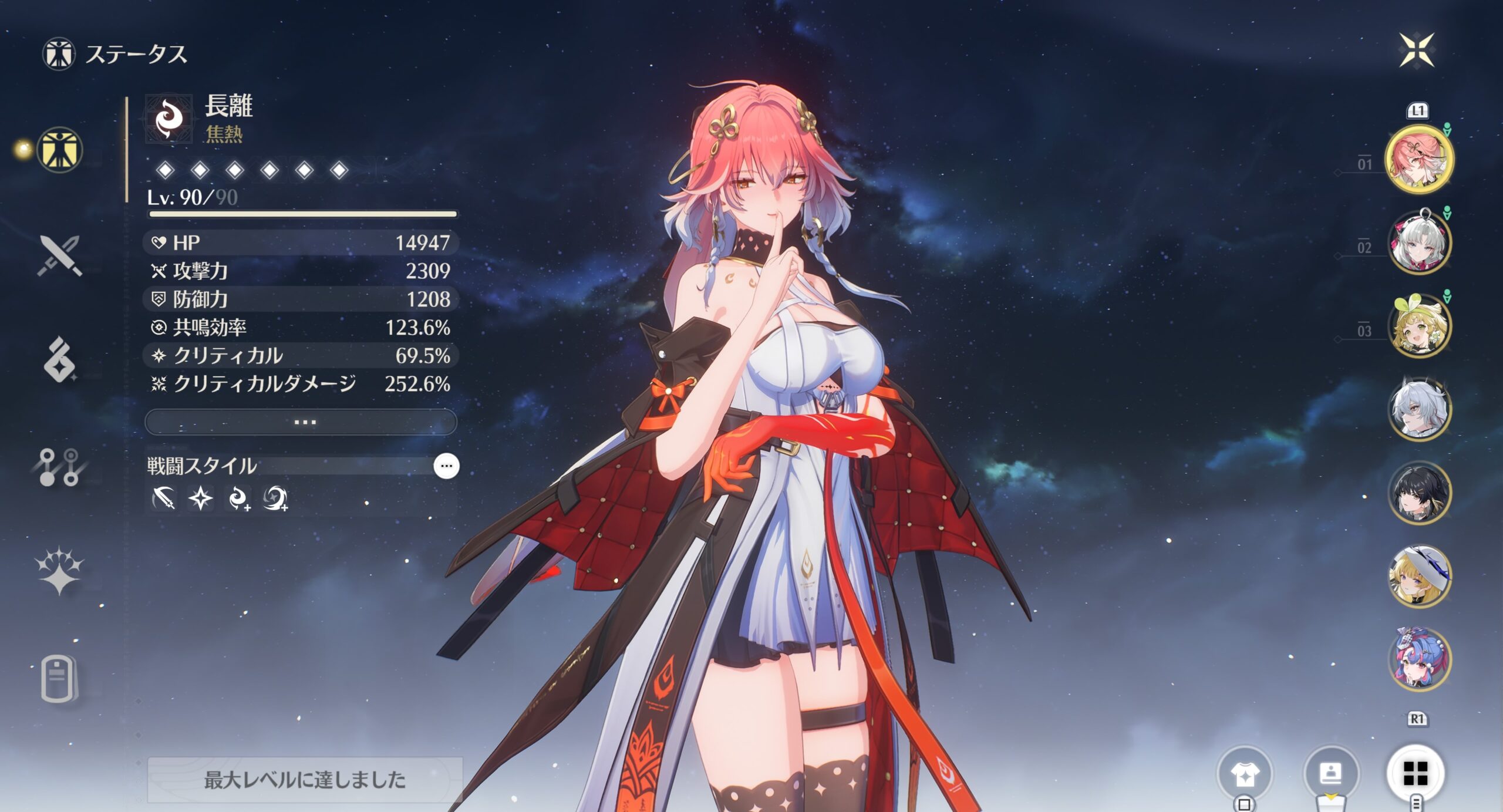Viewport: 1503px width, 812px height.
Task: Show the resonance chain starburst tab
Action: pyautogui.click(x=59, y=571)
